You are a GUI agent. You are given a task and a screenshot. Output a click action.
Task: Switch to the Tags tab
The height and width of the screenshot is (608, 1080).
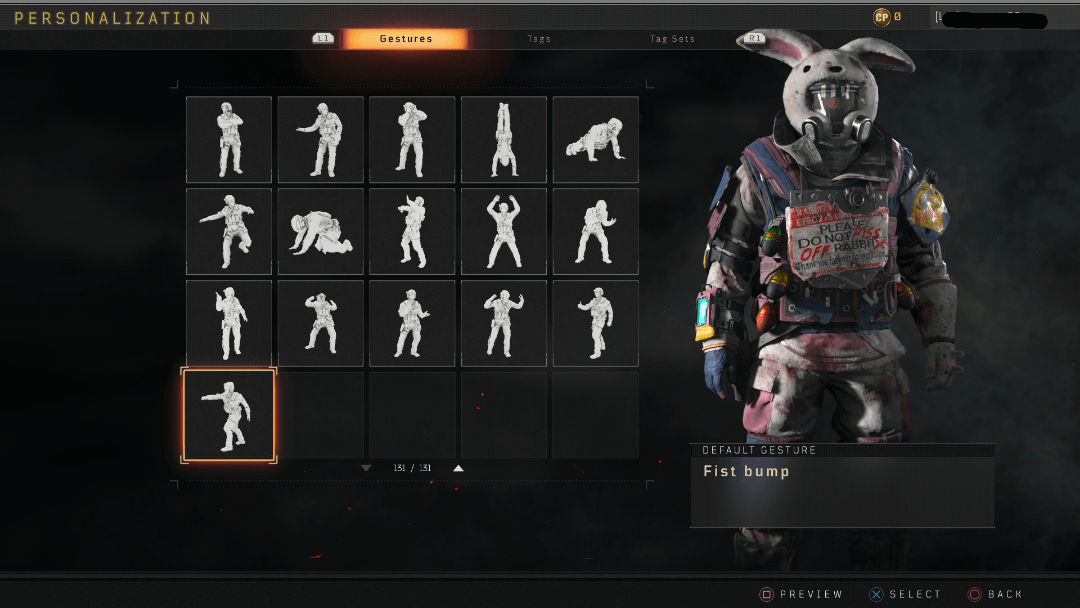pyautogui.click(x=539, y=39)
